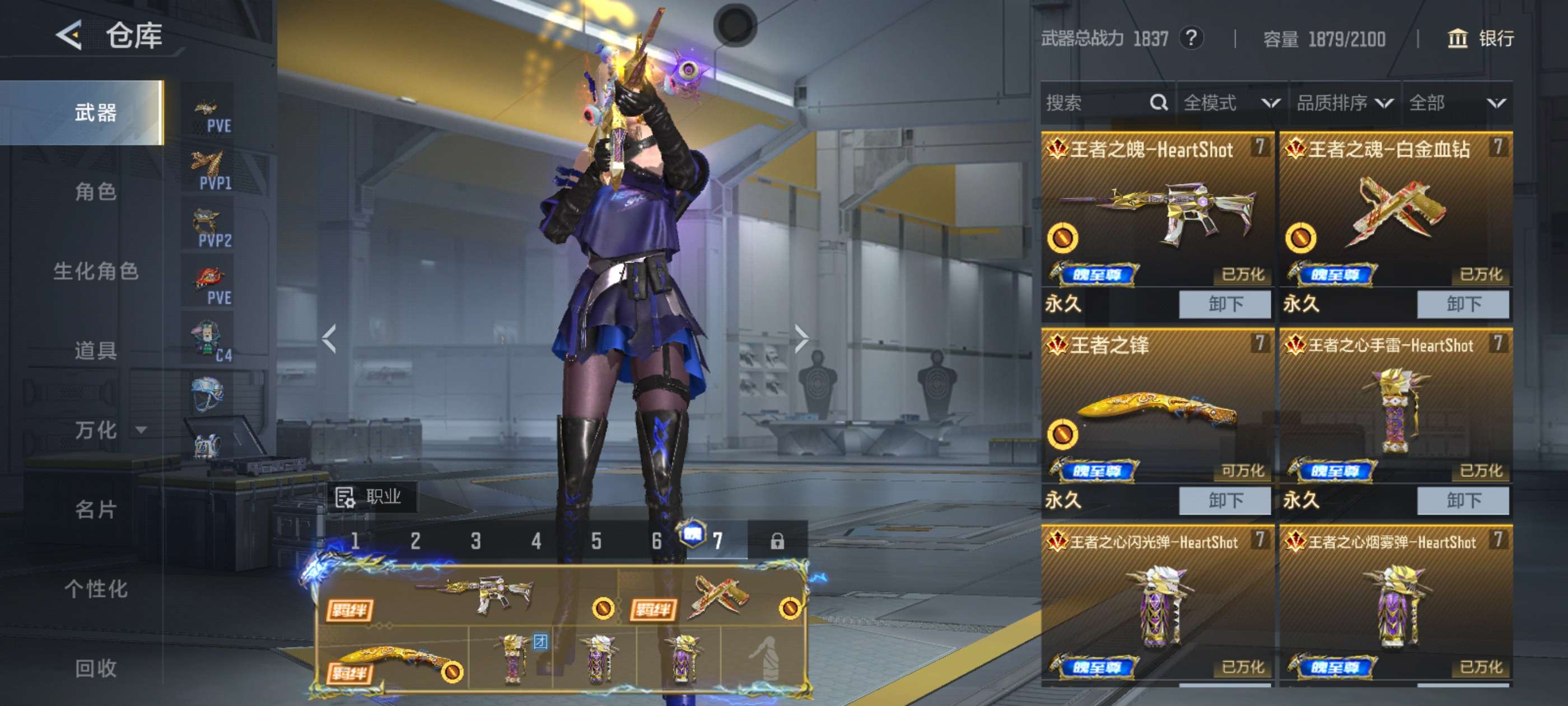The height and width of the screenshot is (706, 1568).
Task: Select the PVP1 weapon loadout
Action: pos(208,170)
